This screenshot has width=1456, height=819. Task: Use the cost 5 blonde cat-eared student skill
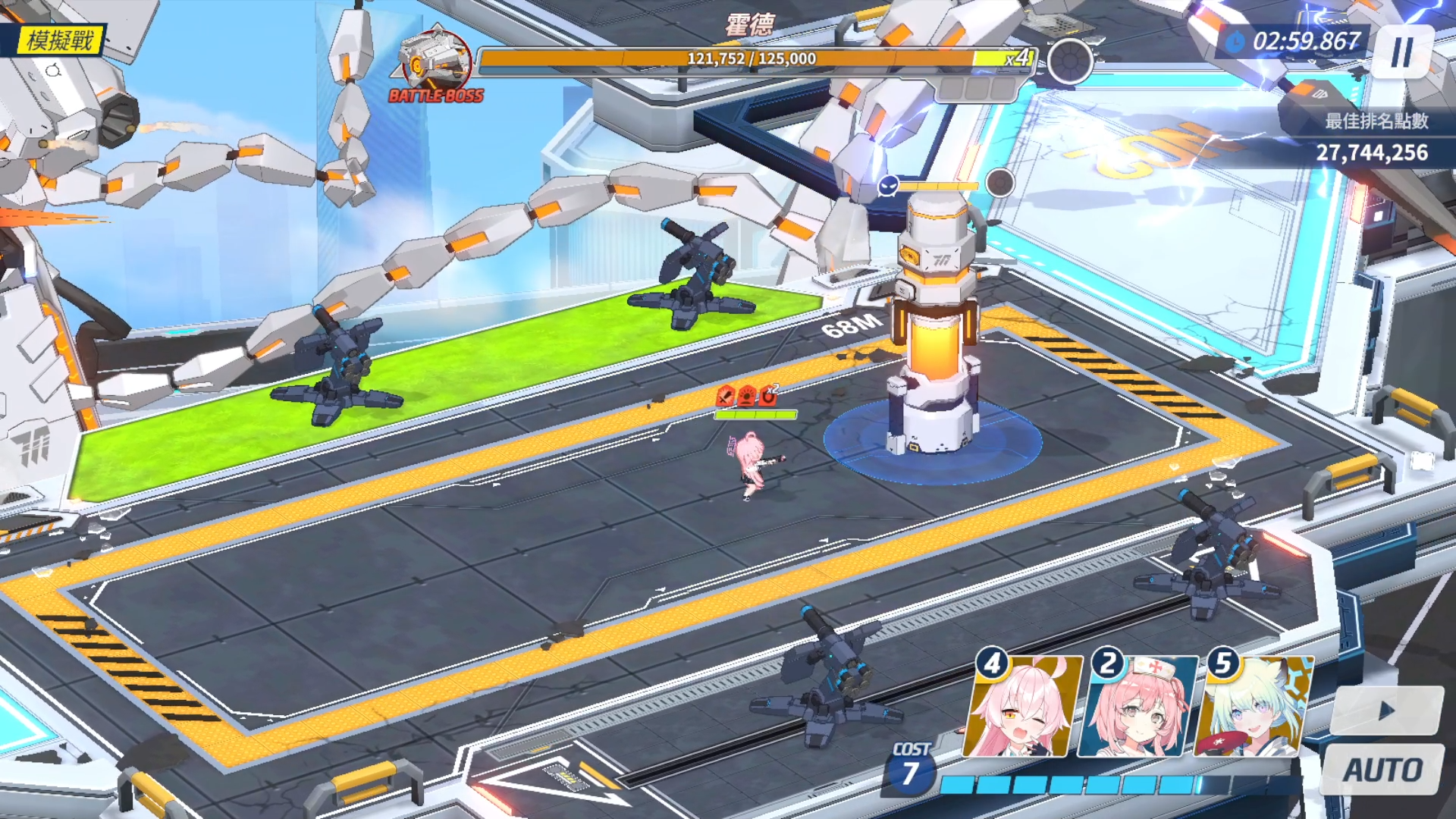[x=1253, y=708]
